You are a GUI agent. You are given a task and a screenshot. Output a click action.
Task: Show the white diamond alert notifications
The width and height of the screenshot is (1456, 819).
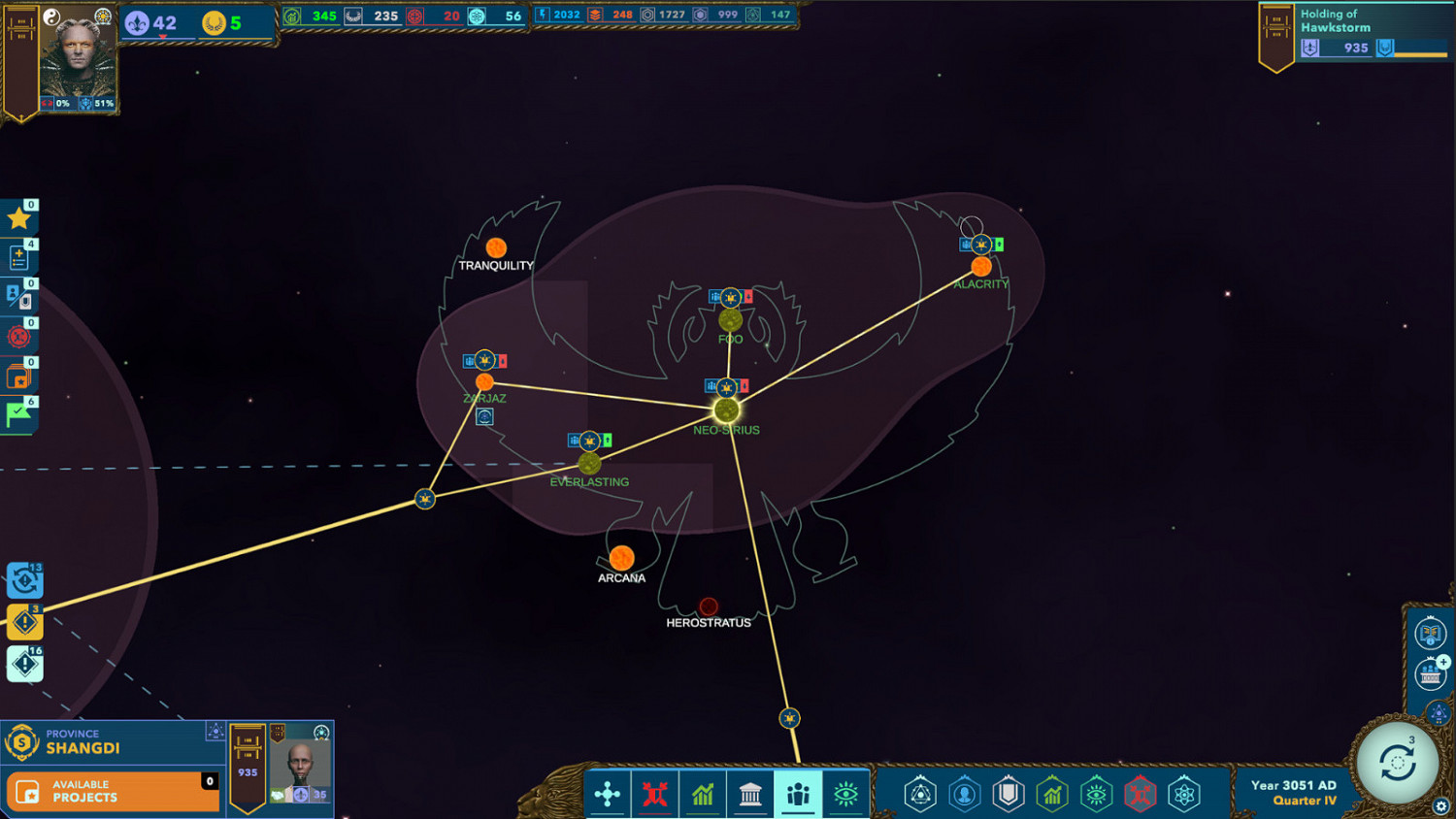24,665
